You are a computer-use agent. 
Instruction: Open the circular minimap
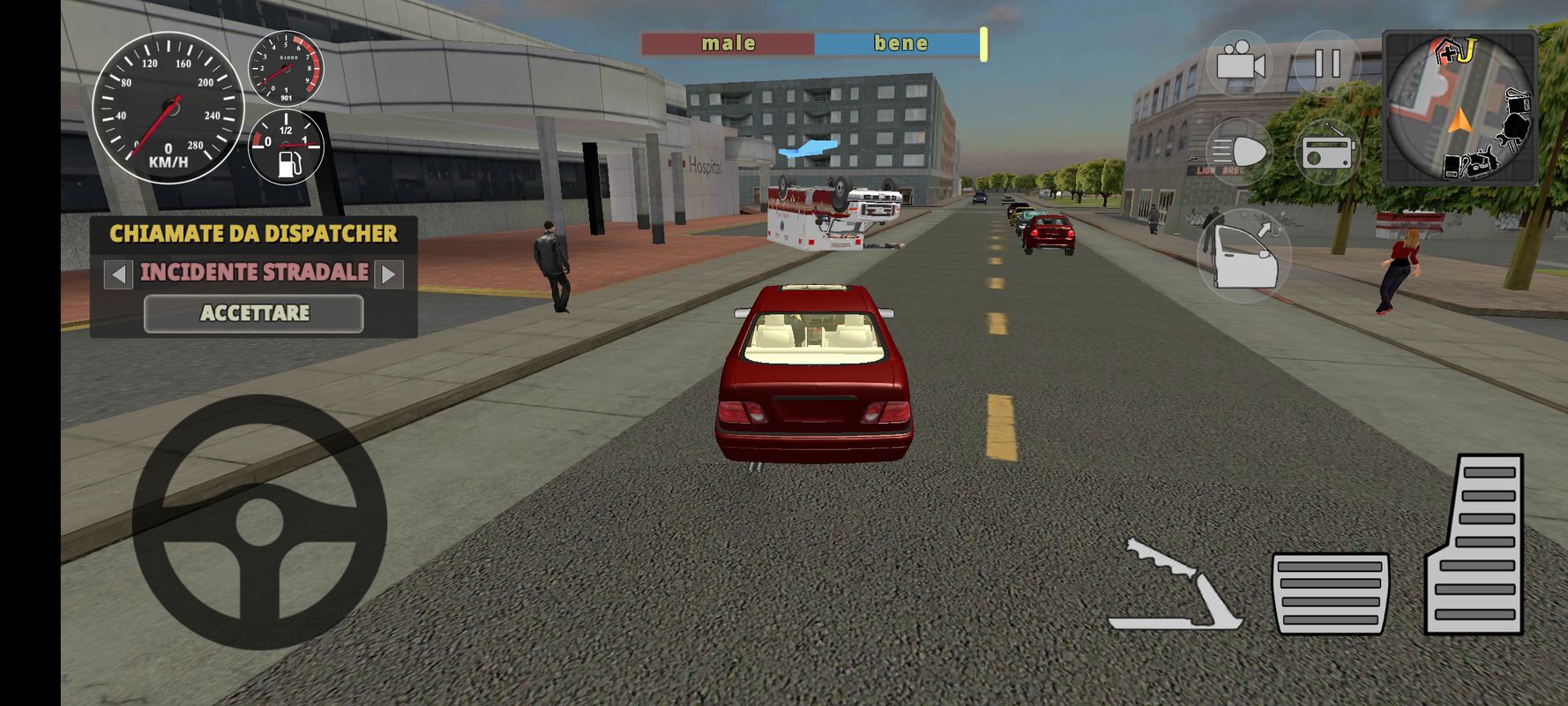click(1460, 109)
